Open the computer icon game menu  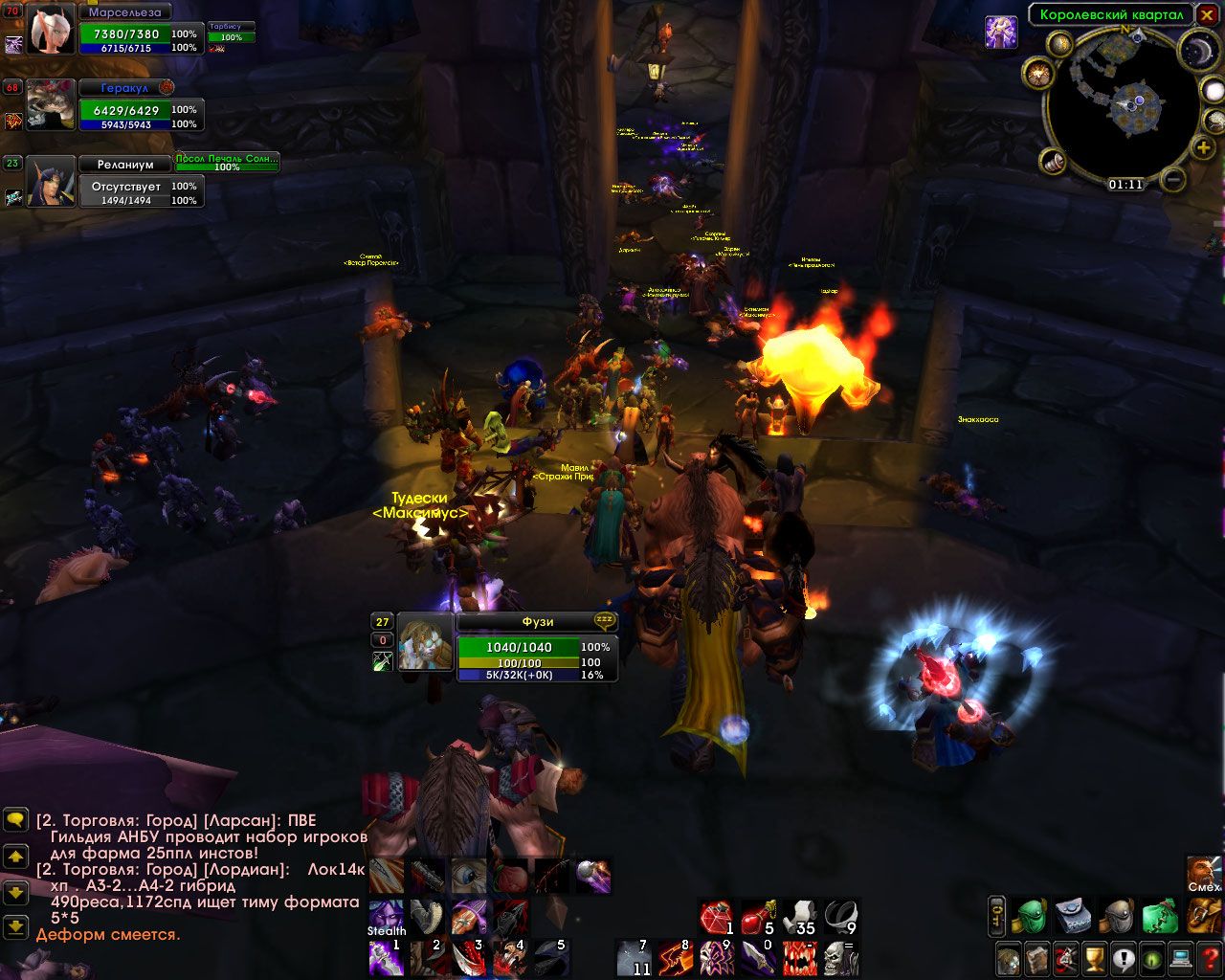point(1181,957)
